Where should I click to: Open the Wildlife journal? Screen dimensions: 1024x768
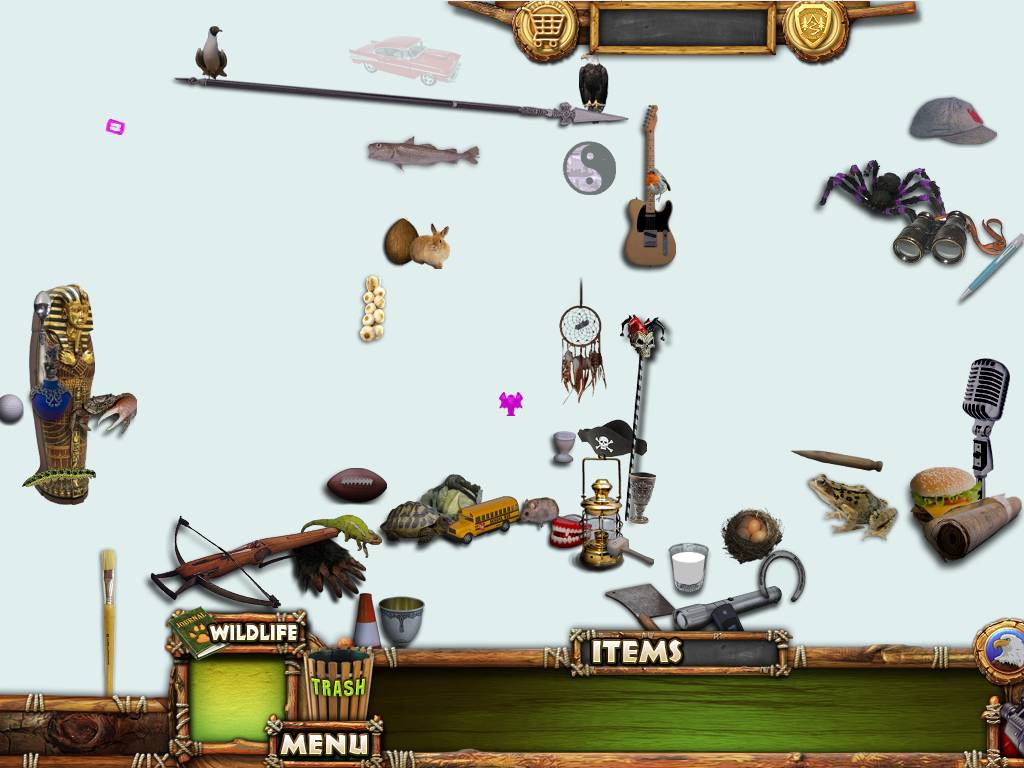pos(240,633)
